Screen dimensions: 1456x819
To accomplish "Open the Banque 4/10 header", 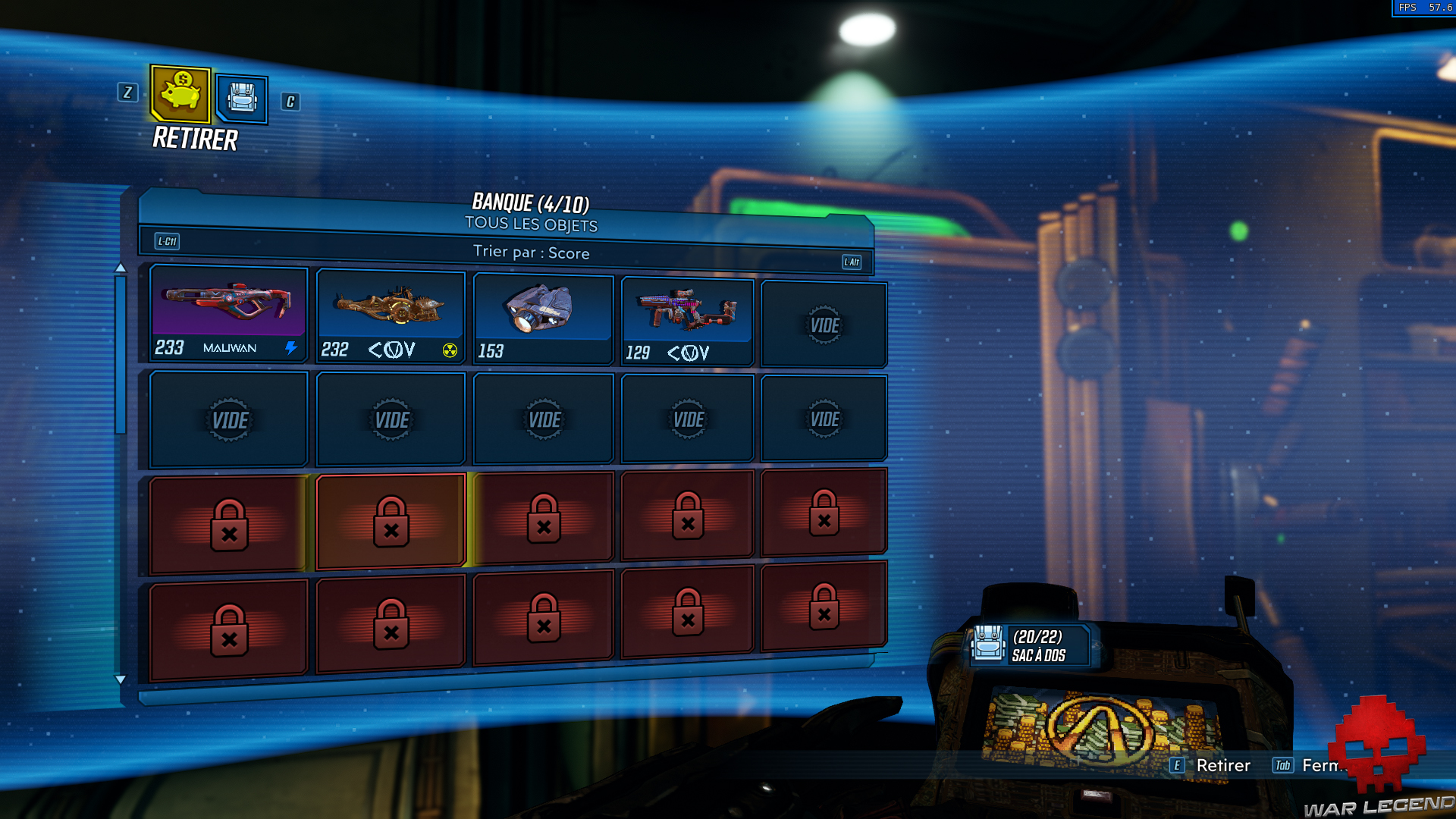I will pyautogui.click(x=531, y=202).
